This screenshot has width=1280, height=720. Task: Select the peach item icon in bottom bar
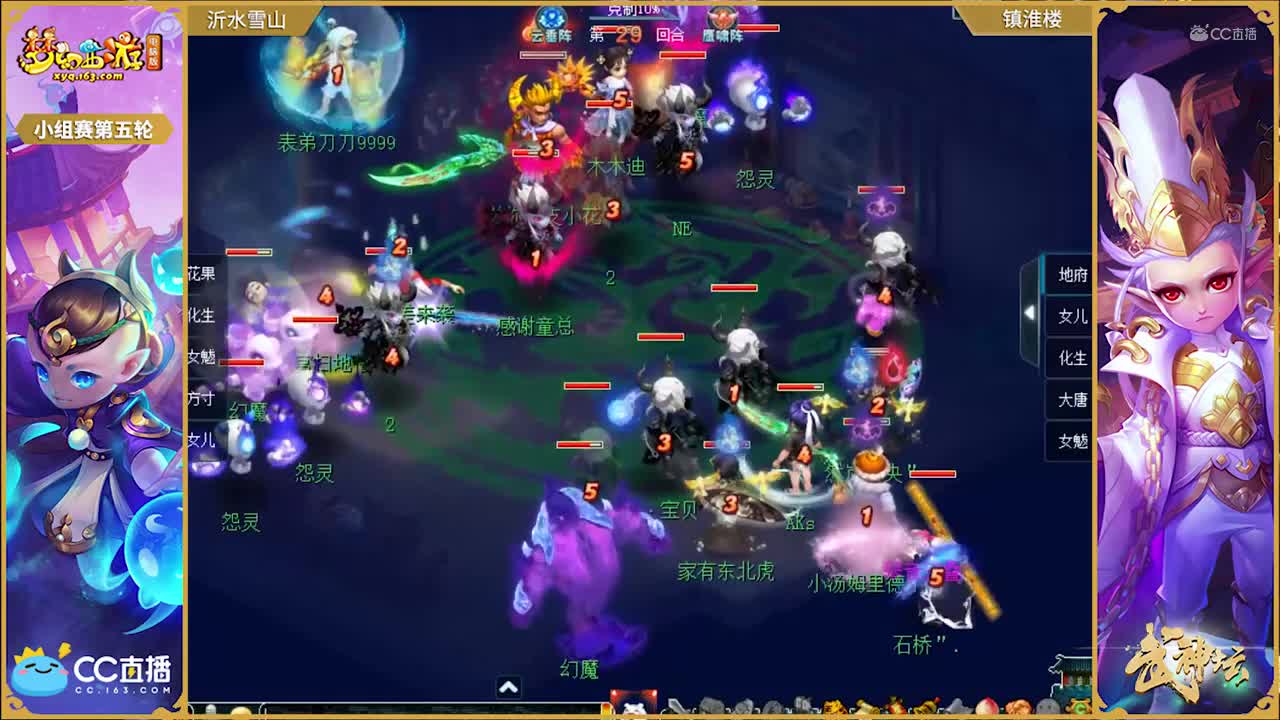(x=985, y=705)
